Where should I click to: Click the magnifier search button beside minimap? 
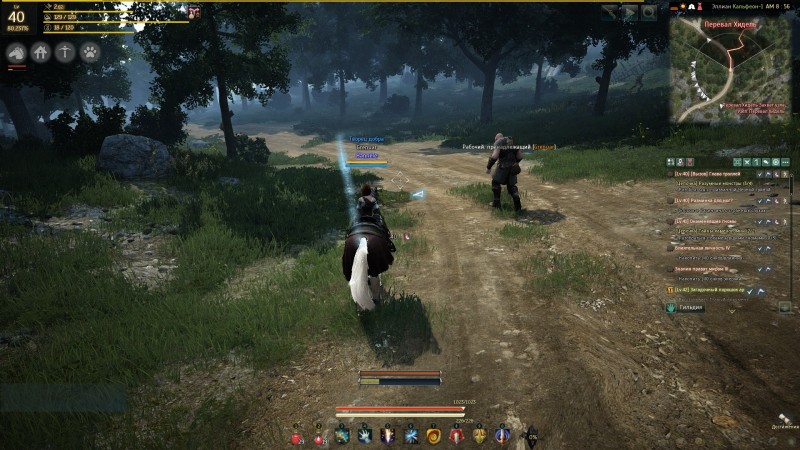[649, 13]
